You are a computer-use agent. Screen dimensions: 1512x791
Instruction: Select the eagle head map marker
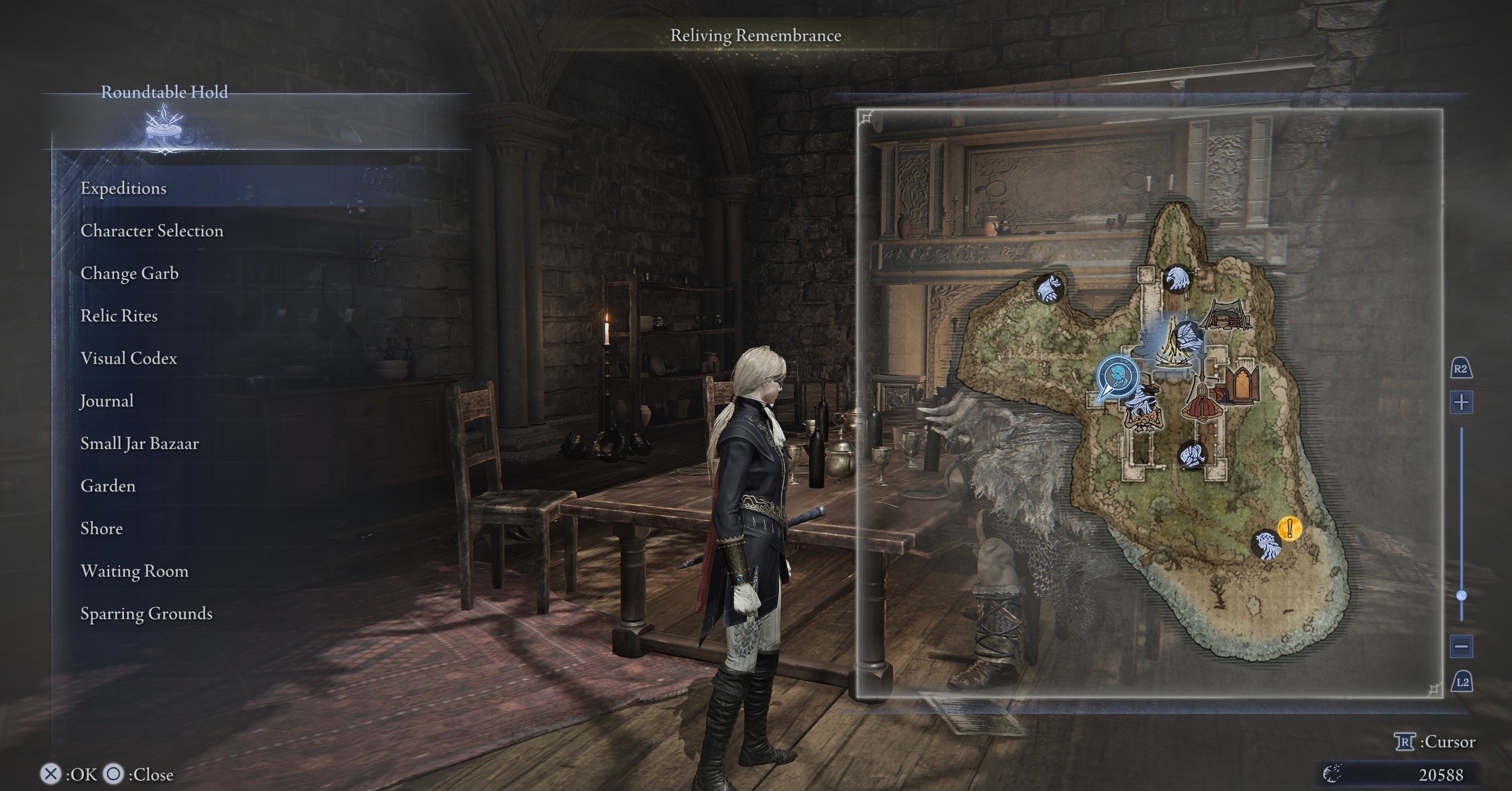[1177, 278]
